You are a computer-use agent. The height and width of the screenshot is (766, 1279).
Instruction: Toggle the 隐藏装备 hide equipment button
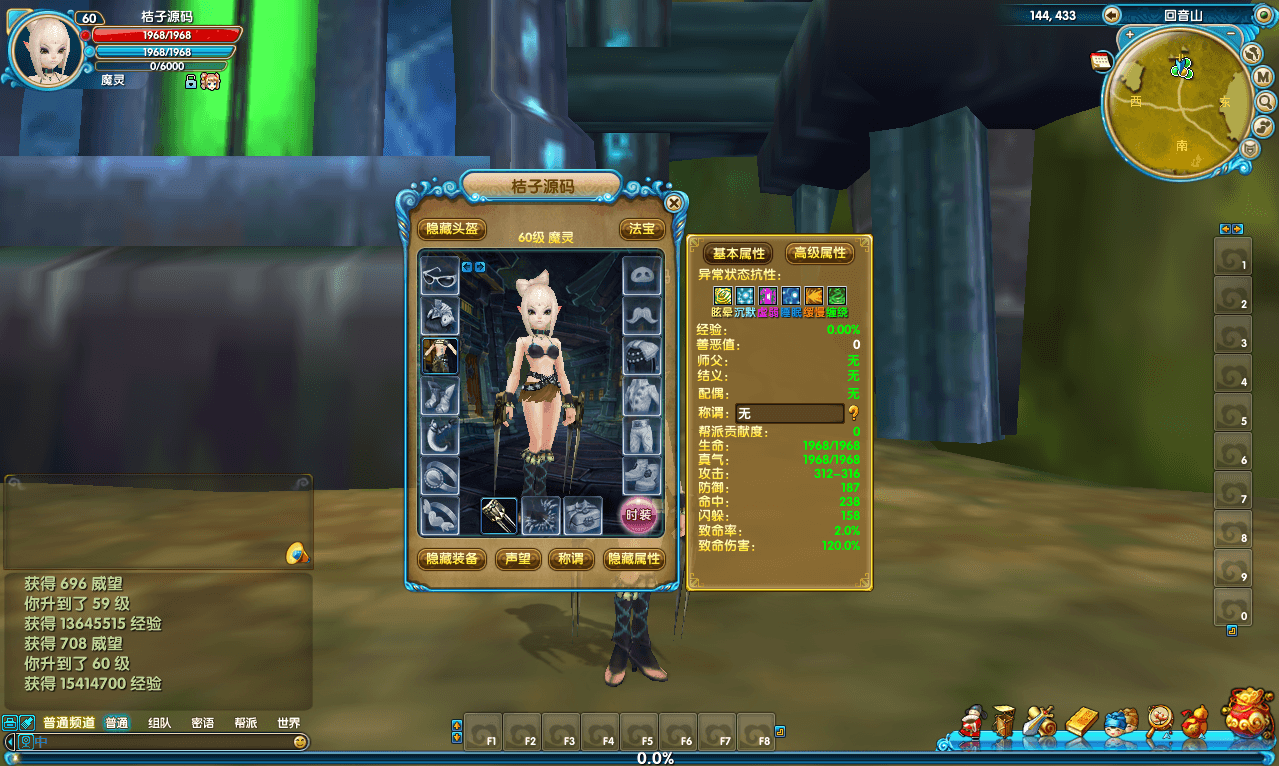pos(451,559)
